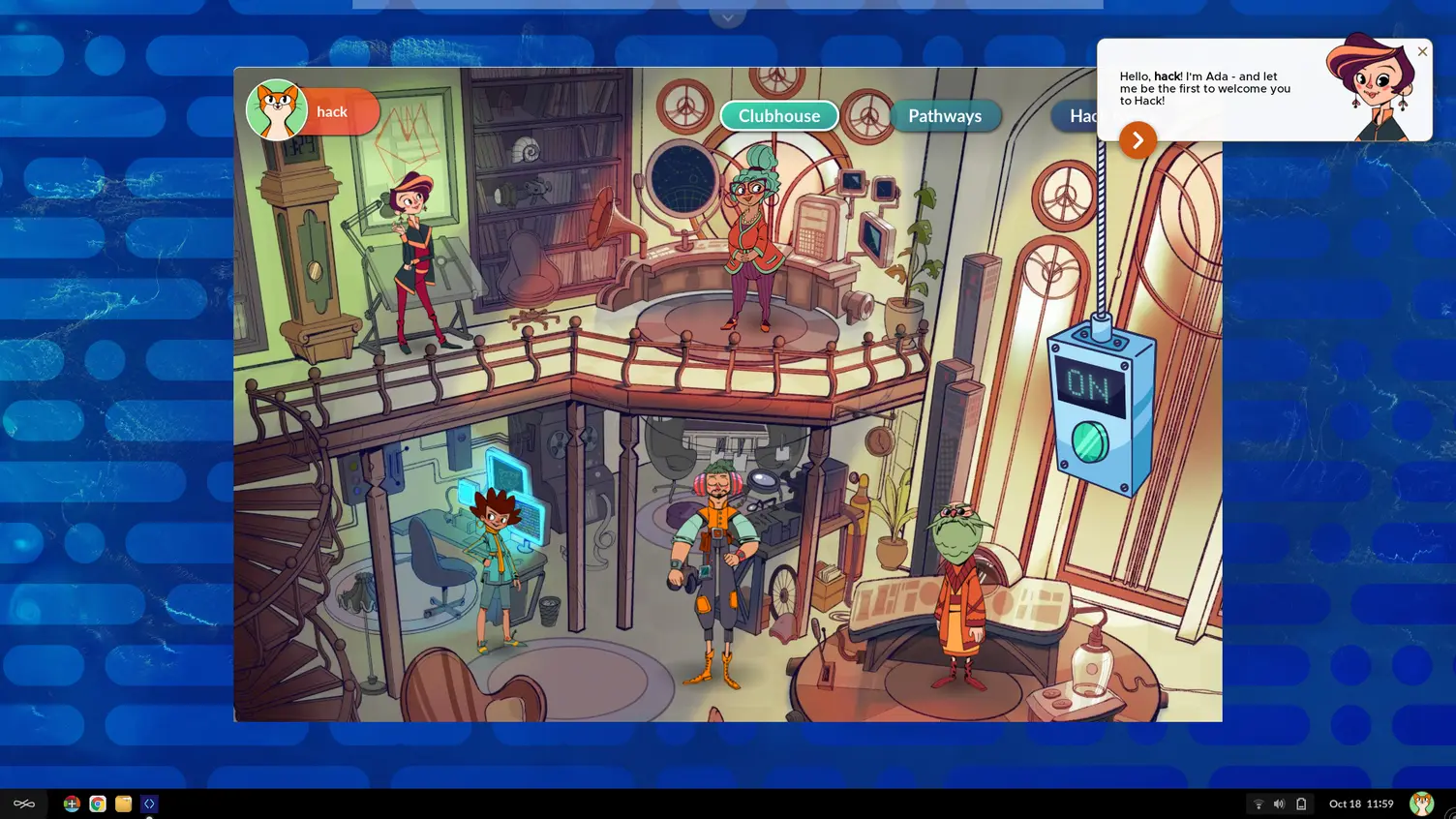Open the Clubhouse diamond icon in taskbar
Image resolution: width=1456 pixels, height=819 pixels.
(x=149, y=804)
